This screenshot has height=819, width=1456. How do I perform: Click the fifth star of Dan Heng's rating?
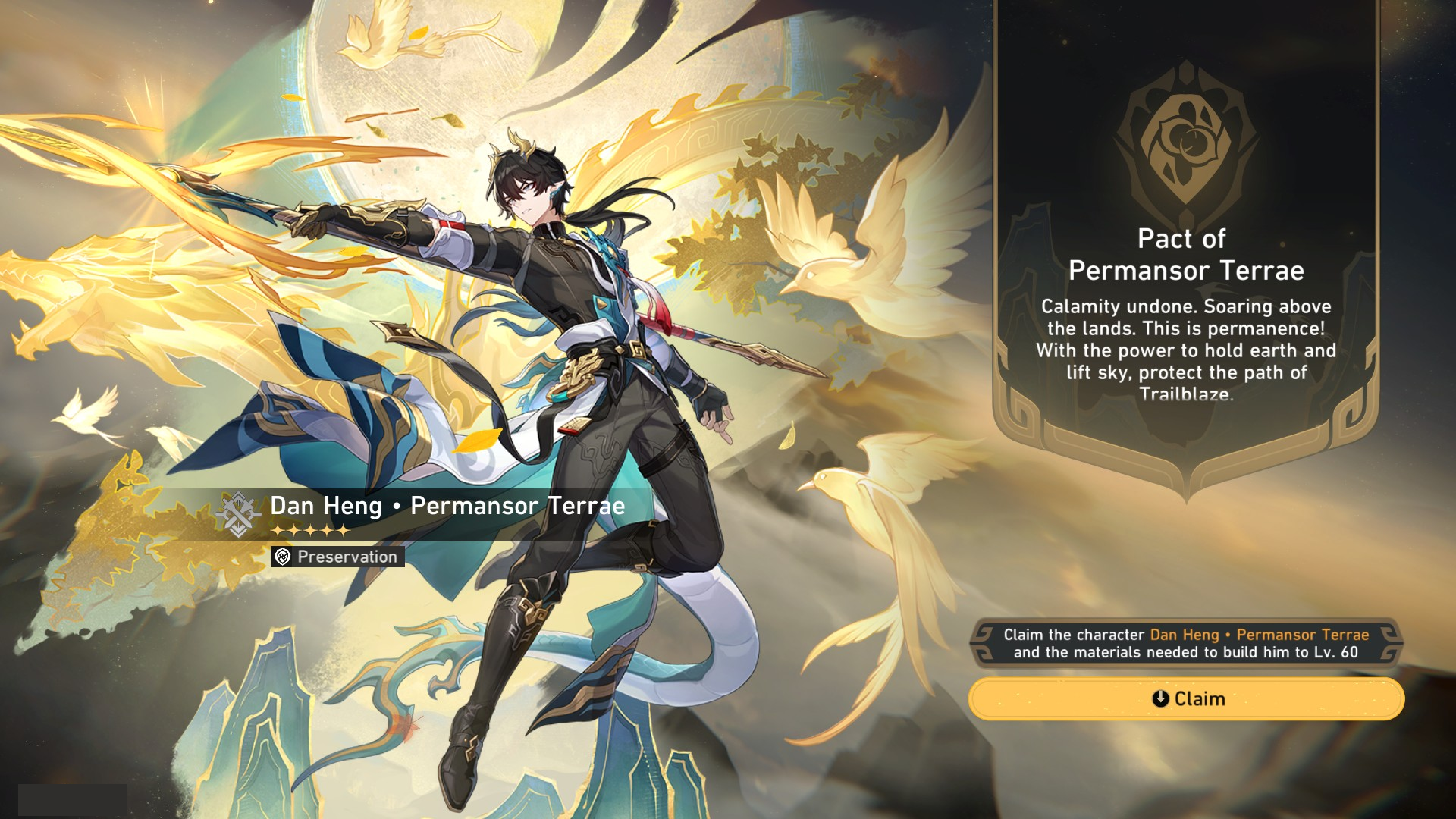344,531
